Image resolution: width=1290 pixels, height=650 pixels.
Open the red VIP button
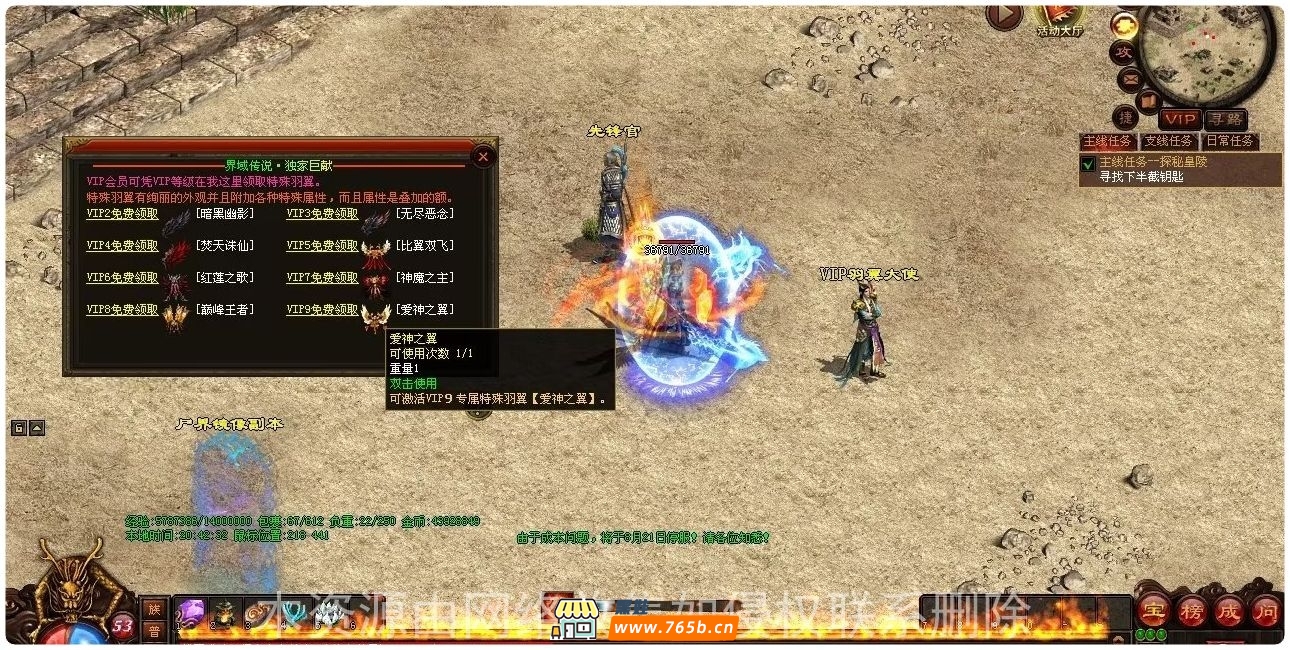pyautogui.click(x=1179, y=119)
